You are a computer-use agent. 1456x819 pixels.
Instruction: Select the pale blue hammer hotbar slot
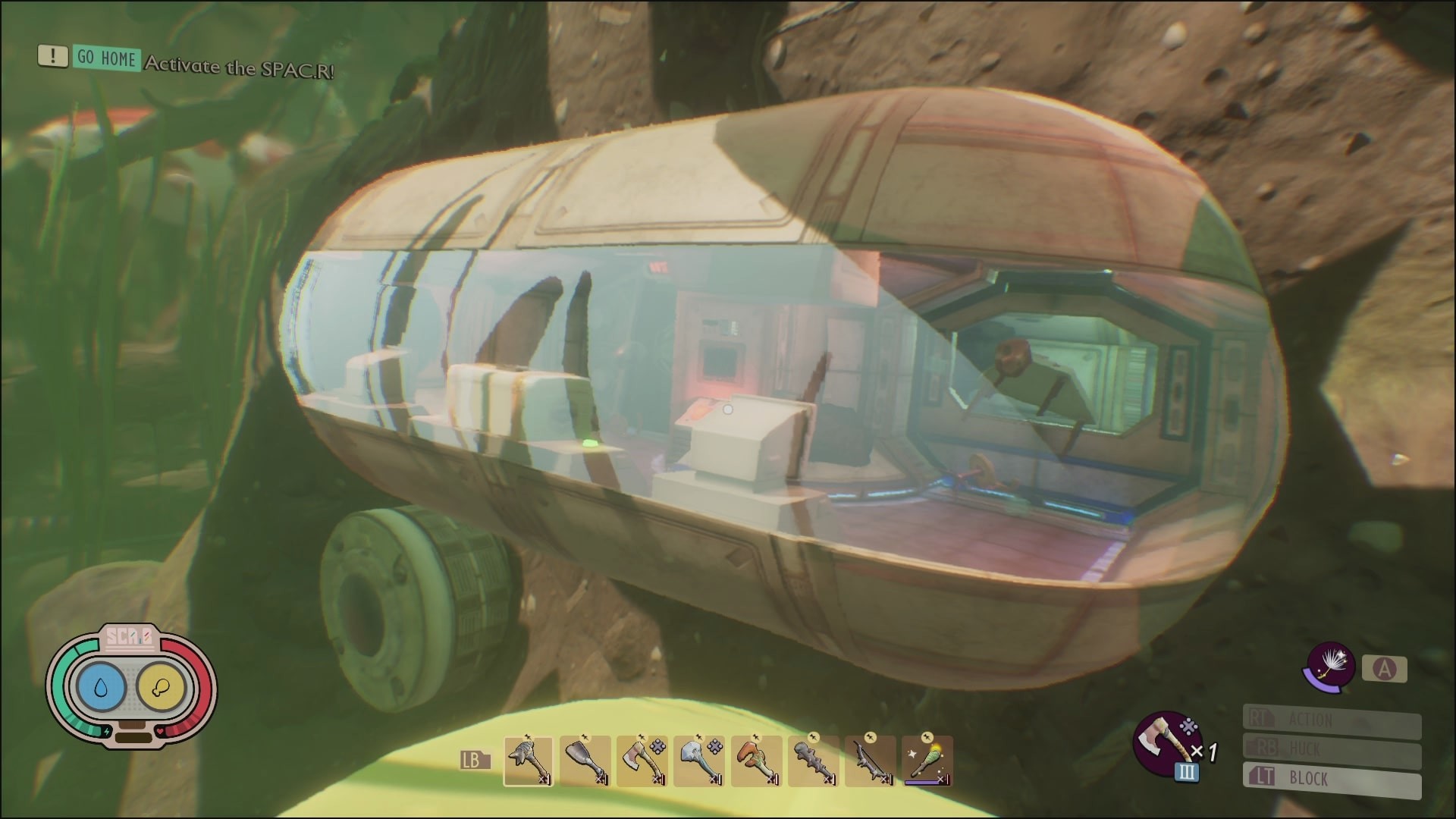click(x=699, y=761)
